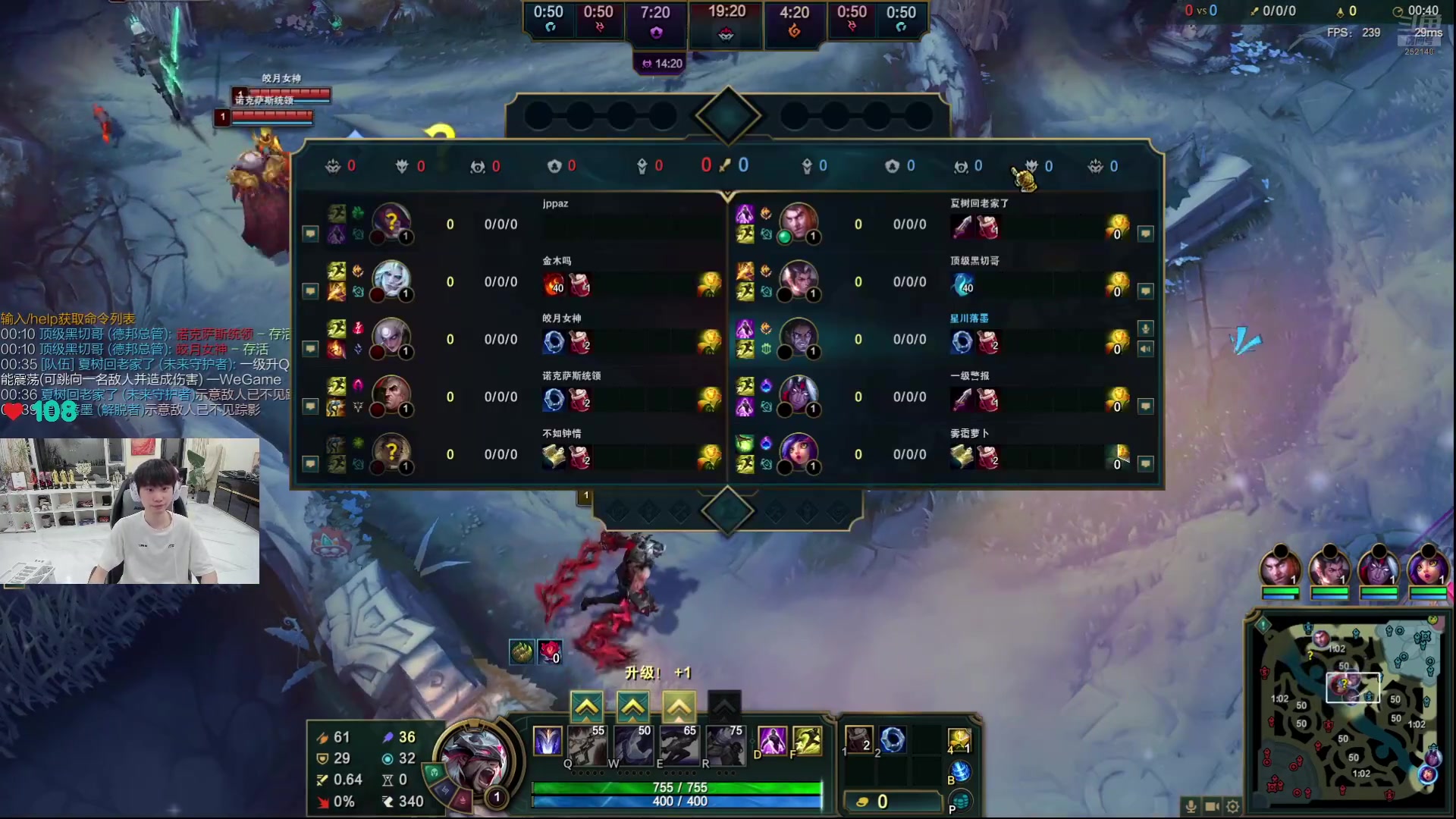Level up the E ability
The height and width of the screenshot is (819, 1456).
[x=678, y=708]
